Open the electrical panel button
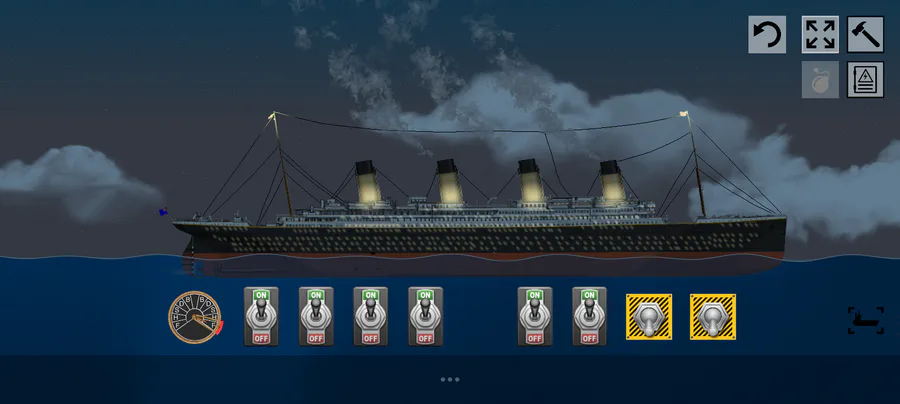The image size is (900, 404). (865, 80)
